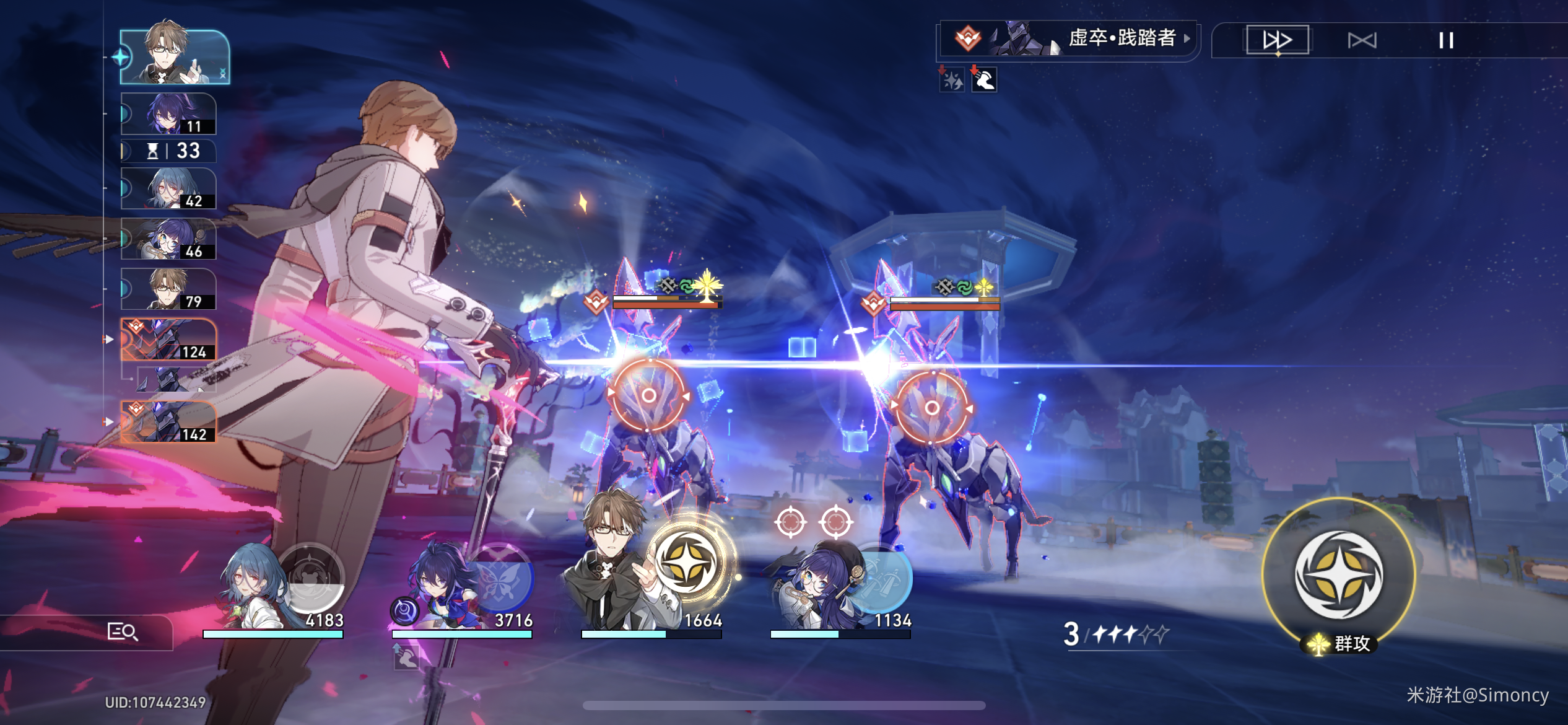1568x725 pixels.
Task: Select the turn order card numbered 42
Action: click(168, 188)
